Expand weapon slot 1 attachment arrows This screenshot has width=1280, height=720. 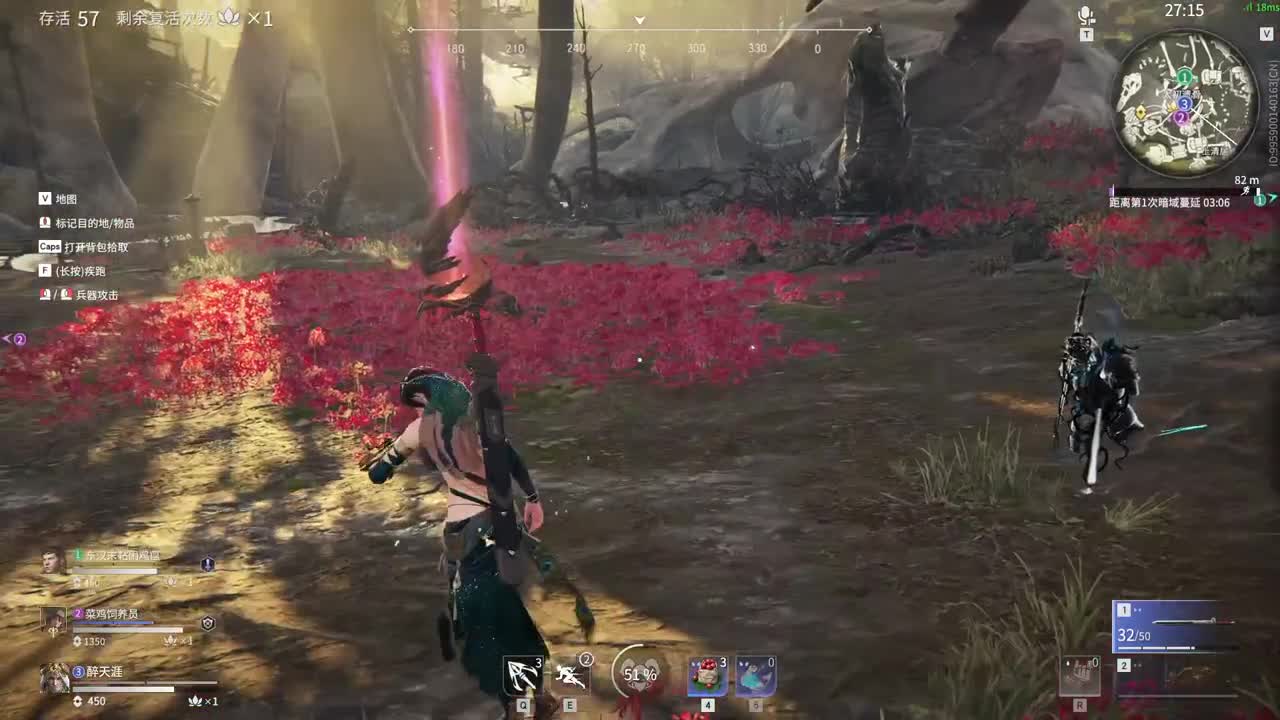1137,608
